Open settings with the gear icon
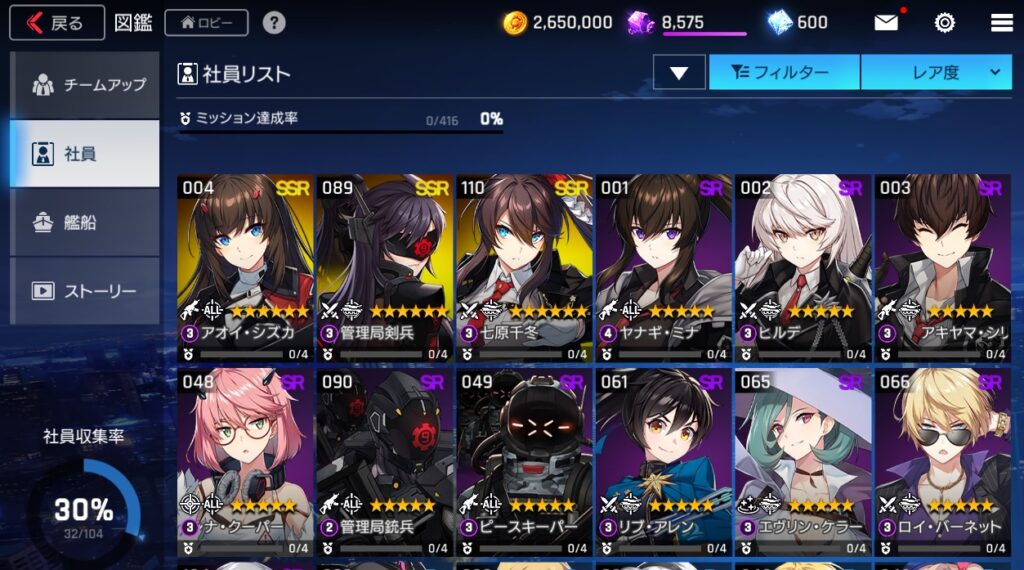The width and height of the screenshot is (1024, 570). coord(944,22)
